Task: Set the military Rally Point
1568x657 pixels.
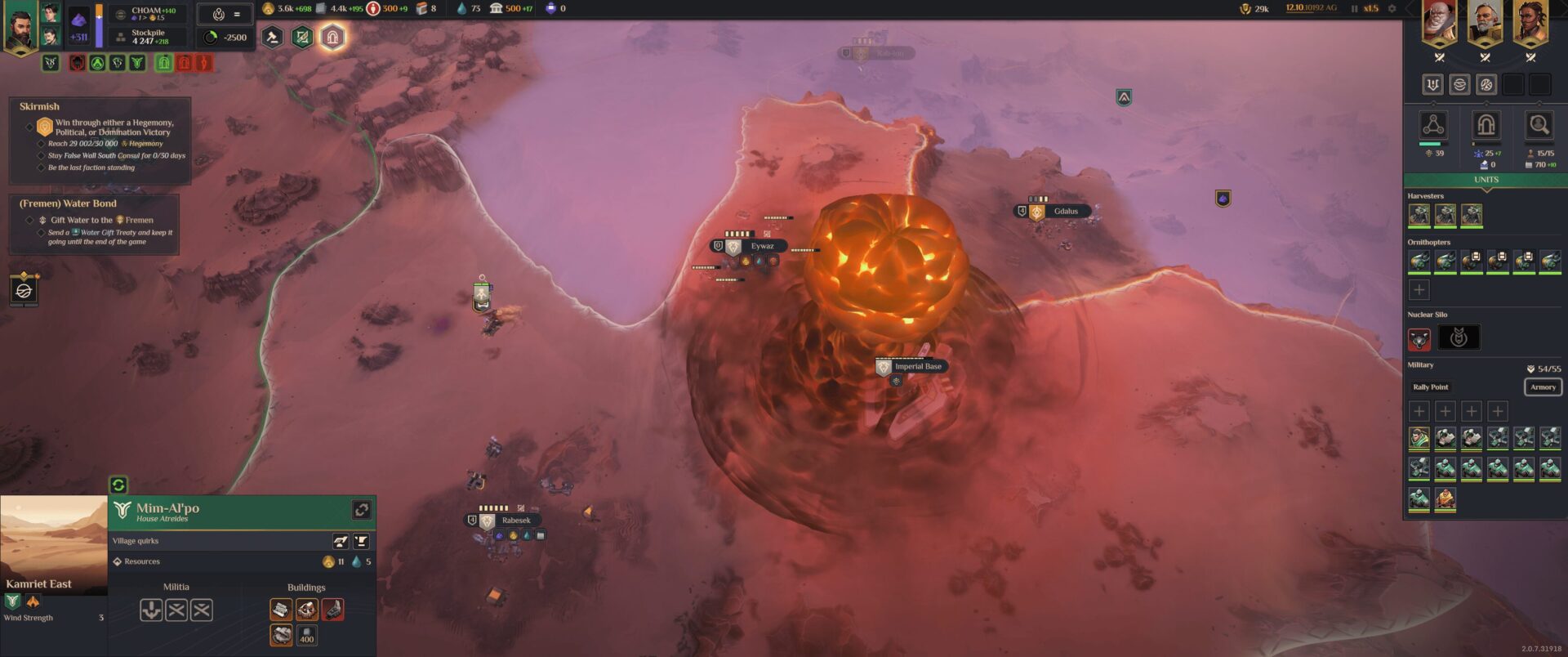Action: [1430, 387]
